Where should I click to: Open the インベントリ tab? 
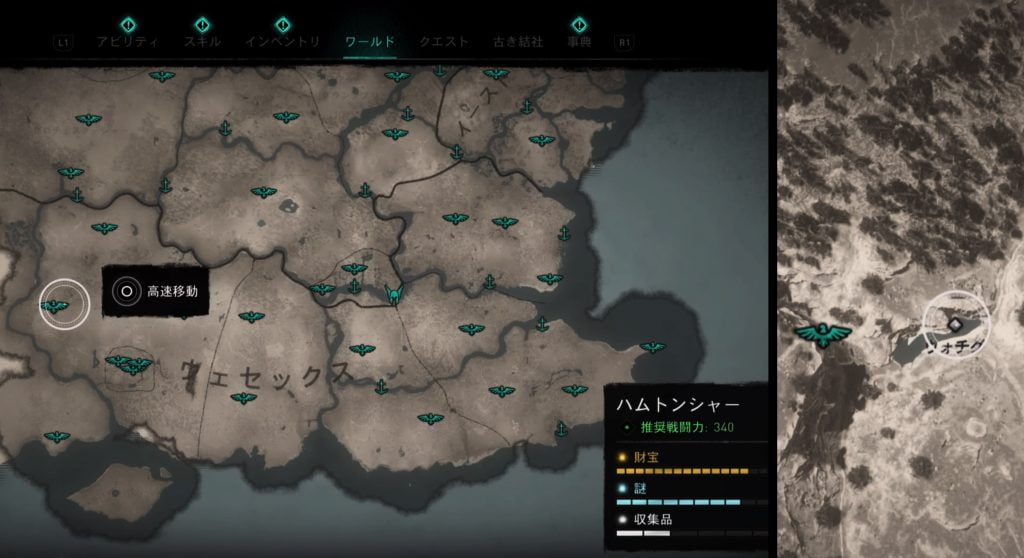click(x=283, y=42)
